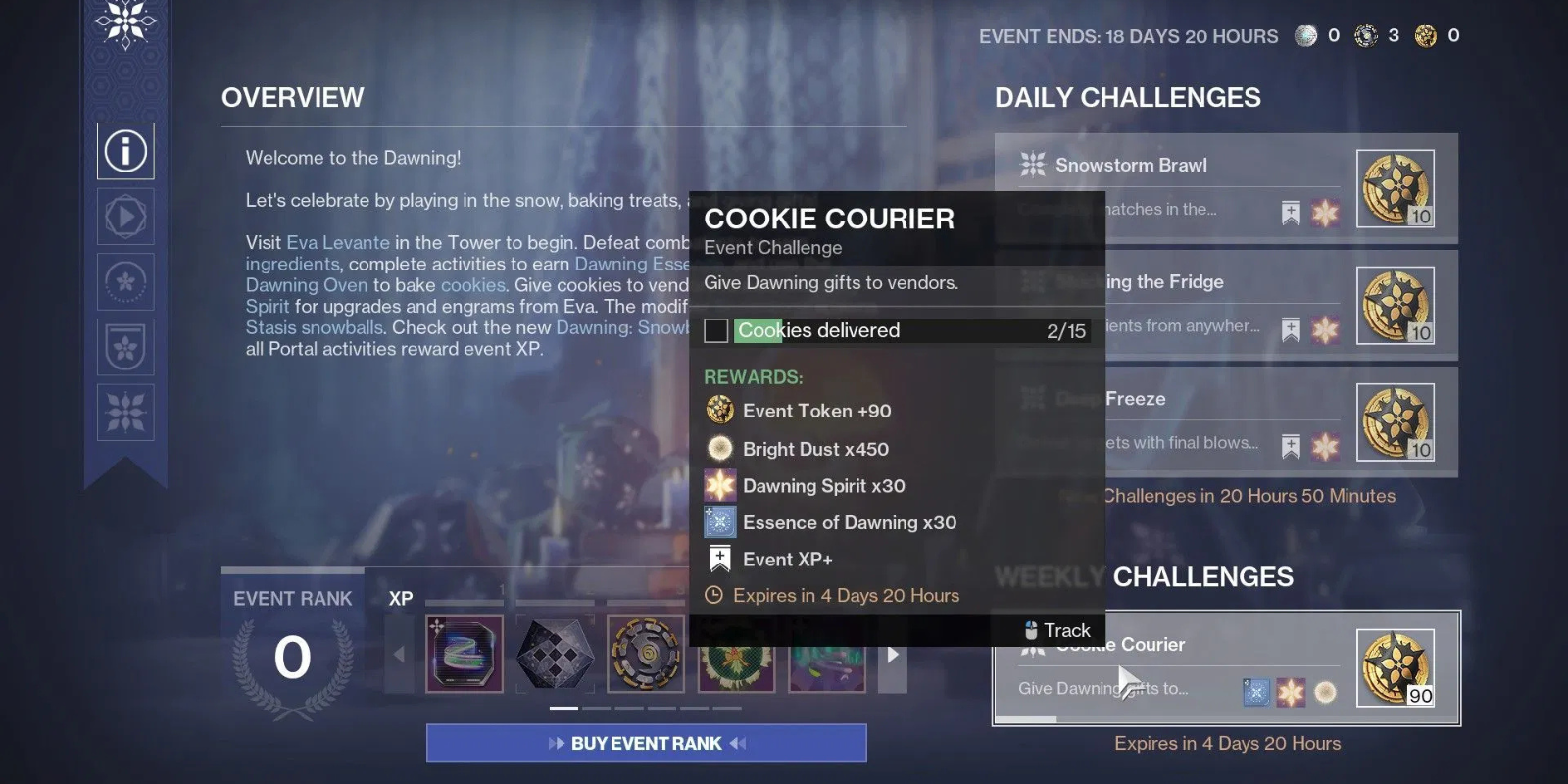
Task: Click the Dawning Spirit x30 reward icon
Action: click(720, 485)
